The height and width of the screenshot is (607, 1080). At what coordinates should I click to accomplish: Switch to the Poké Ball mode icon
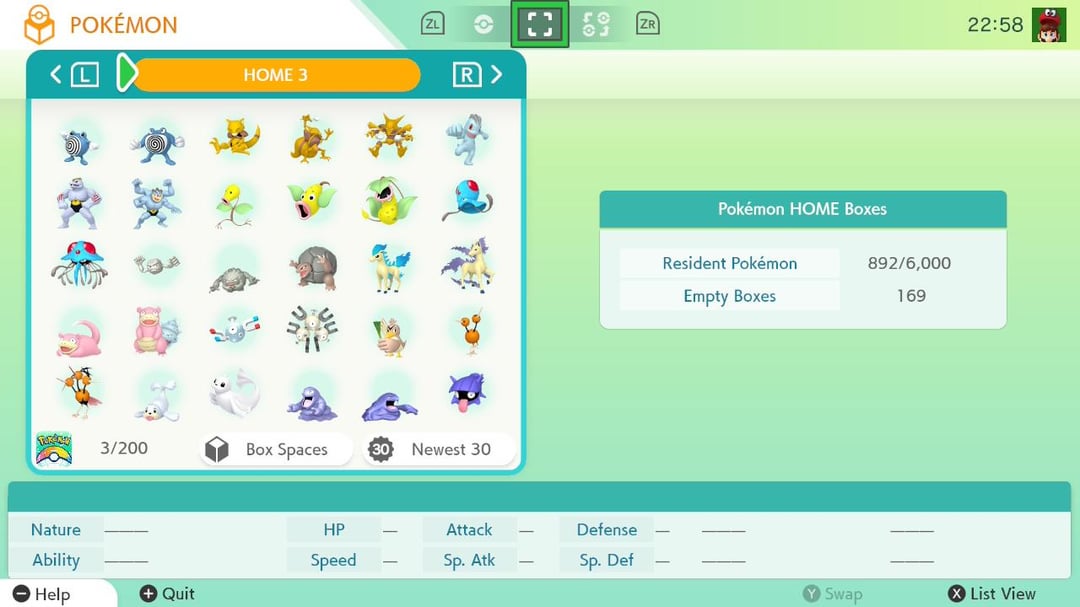pyautogui.click(x=484, y=24)
